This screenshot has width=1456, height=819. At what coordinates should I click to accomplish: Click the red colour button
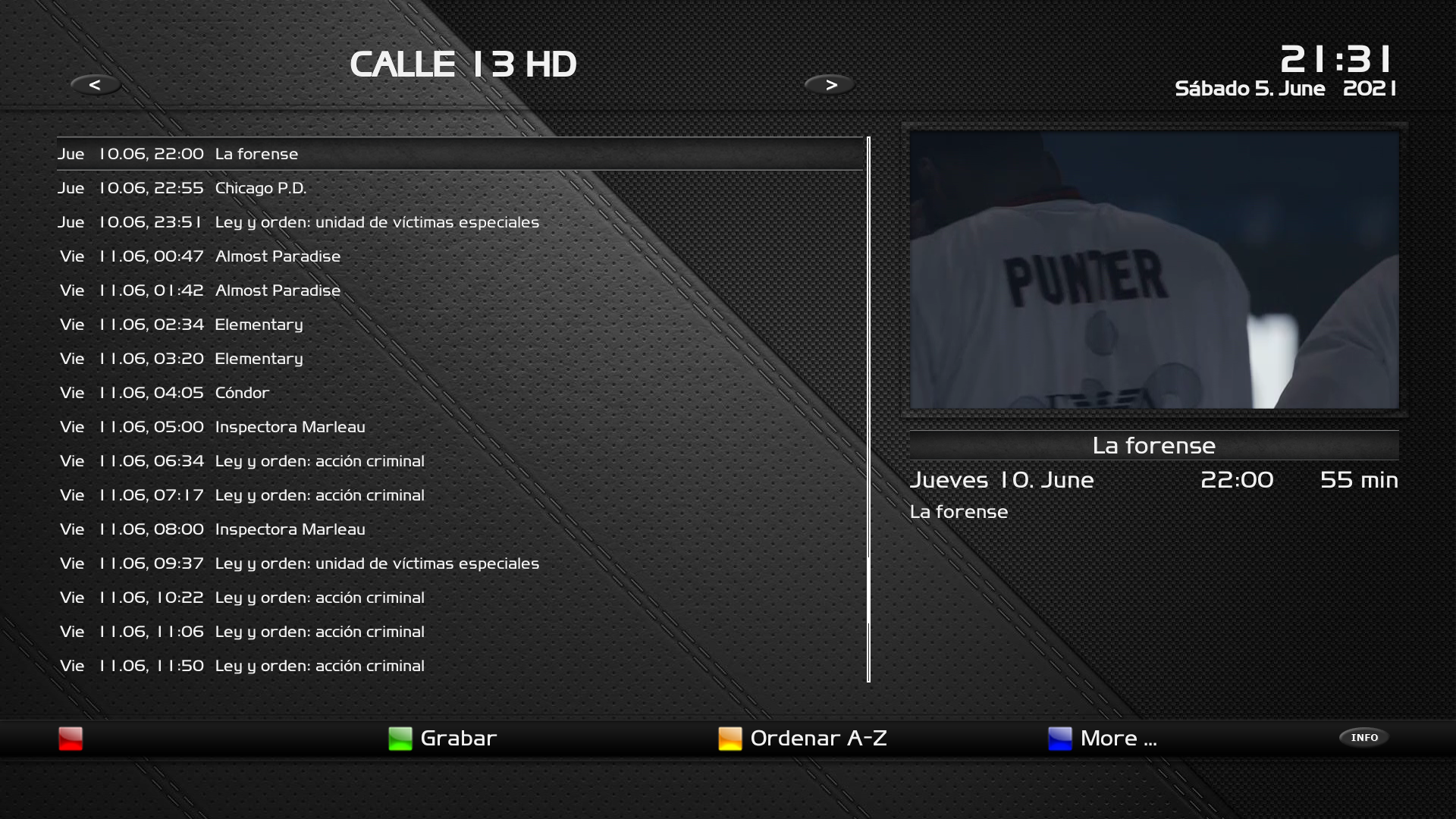[x=71, y=739]
